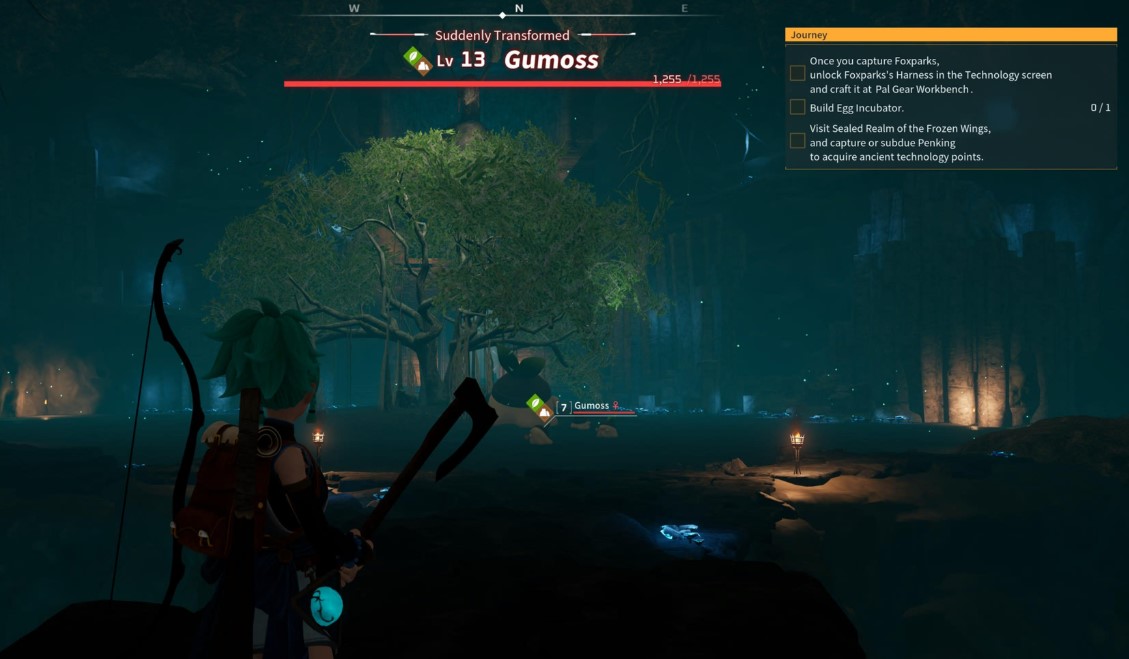Tick the Build Egg Incubator checkbox
The image size is (1129, 659).
[x=797, y=107]
